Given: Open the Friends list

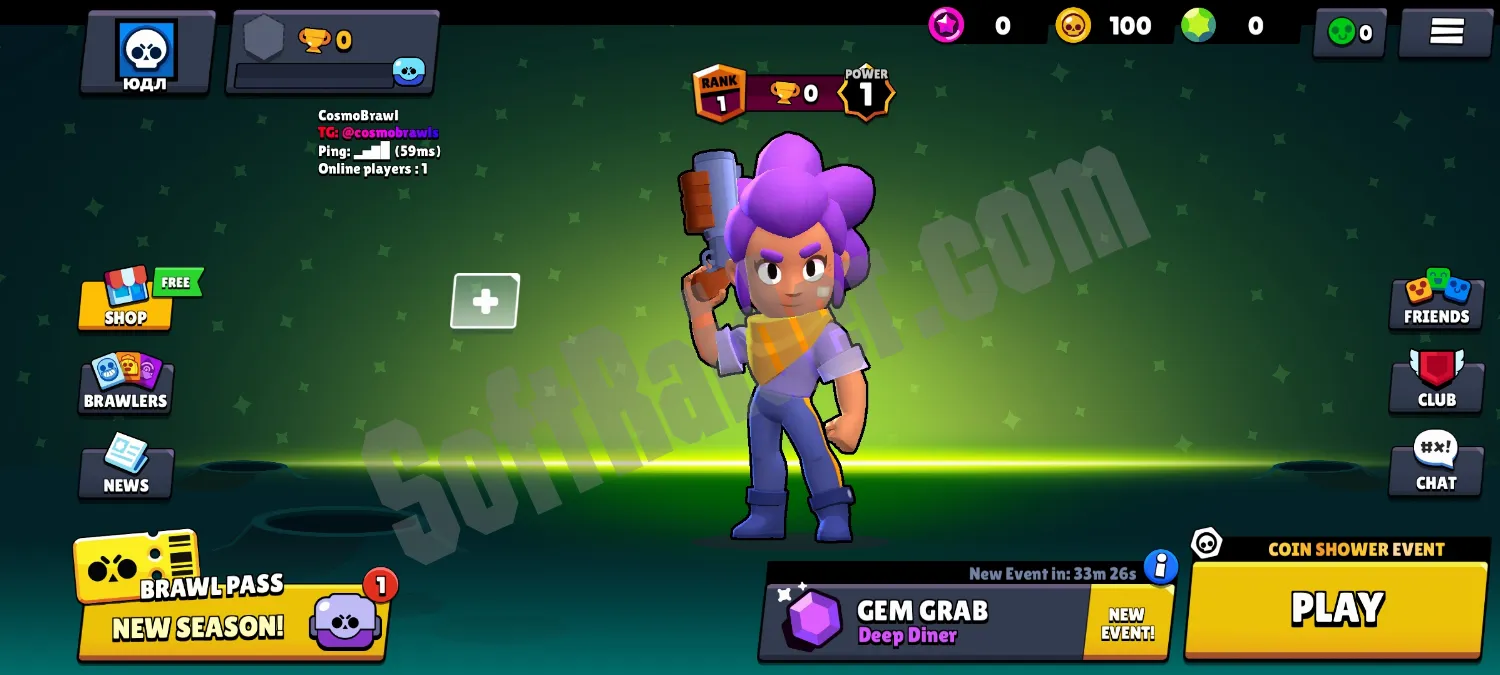Looking at the screenshot, I should [x=1436, y=299].
